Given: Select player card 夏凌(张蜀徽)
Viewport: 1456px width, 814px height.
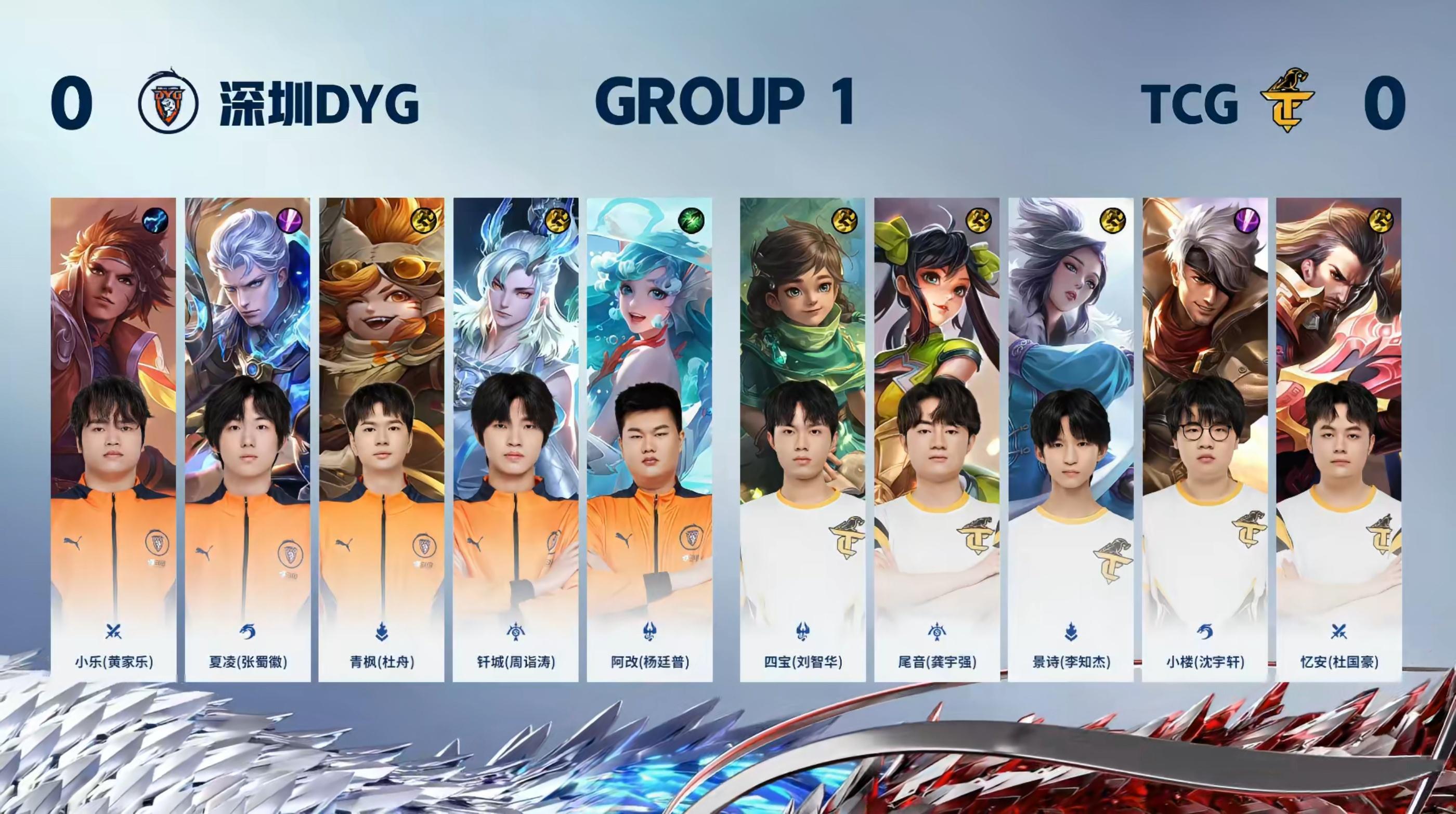Looking at the screenshot, I should pos(248,439).
